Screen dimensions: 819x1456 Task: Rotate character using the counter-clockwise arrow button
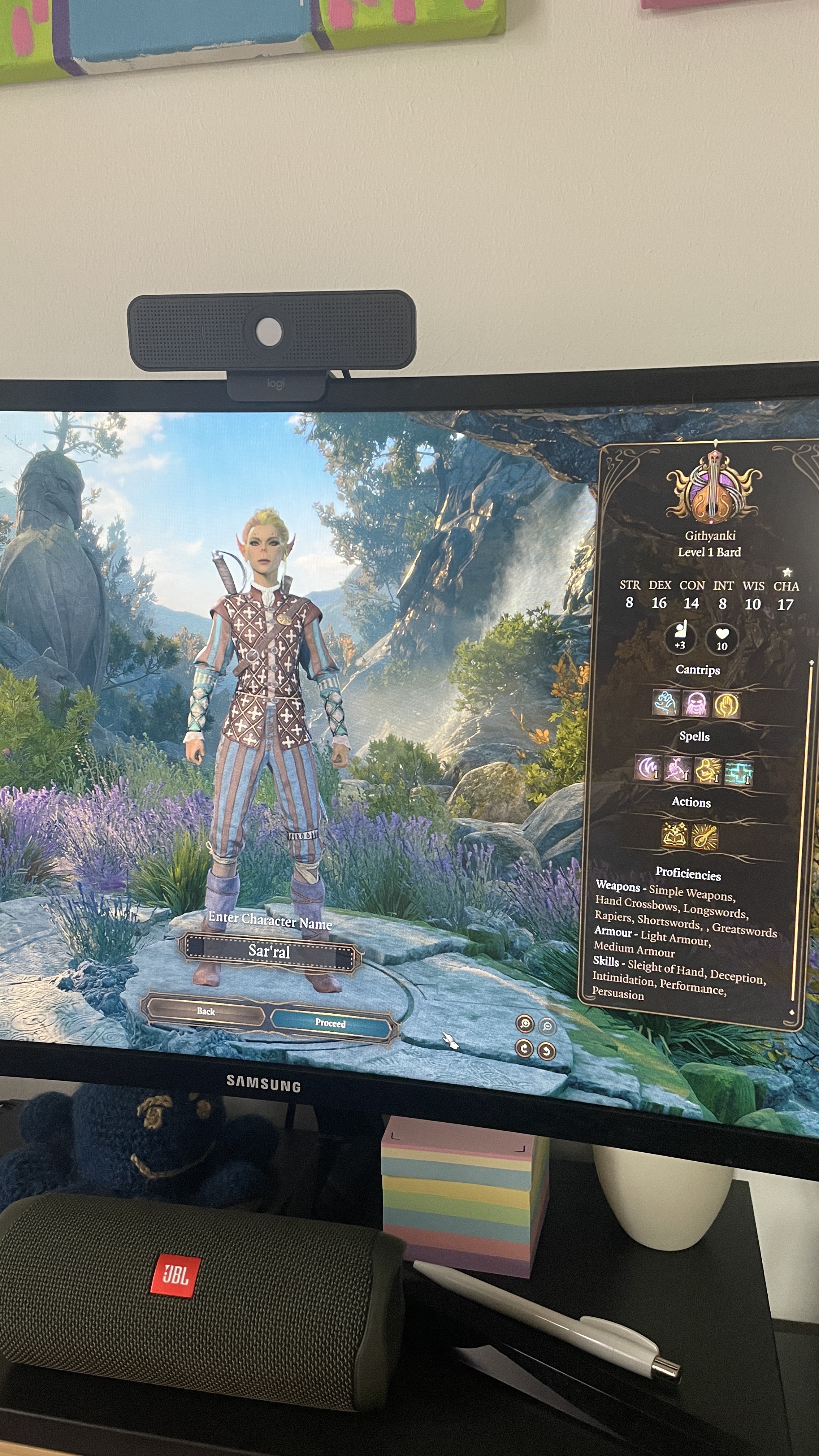(x=547, y=1051)
